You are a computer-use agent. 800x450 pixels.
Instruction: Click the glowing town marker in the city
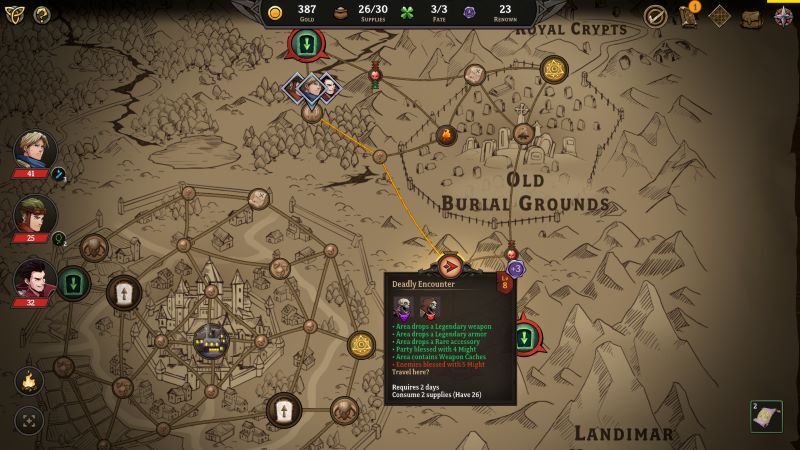coord(211,341)
